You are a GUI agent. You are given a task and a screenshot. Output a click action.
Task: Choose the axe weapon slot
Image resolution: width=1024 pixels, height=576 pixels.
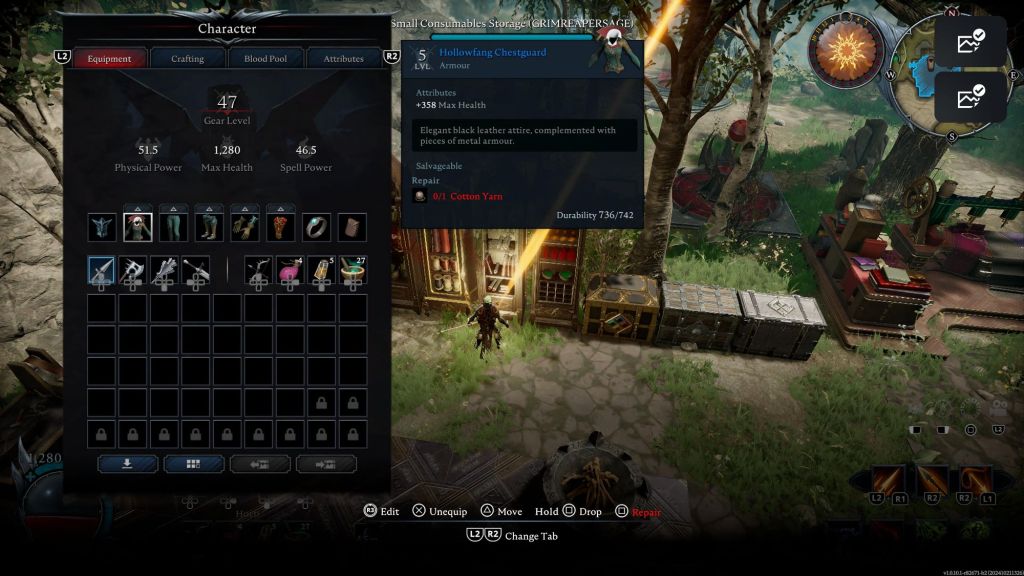point(133,270)
